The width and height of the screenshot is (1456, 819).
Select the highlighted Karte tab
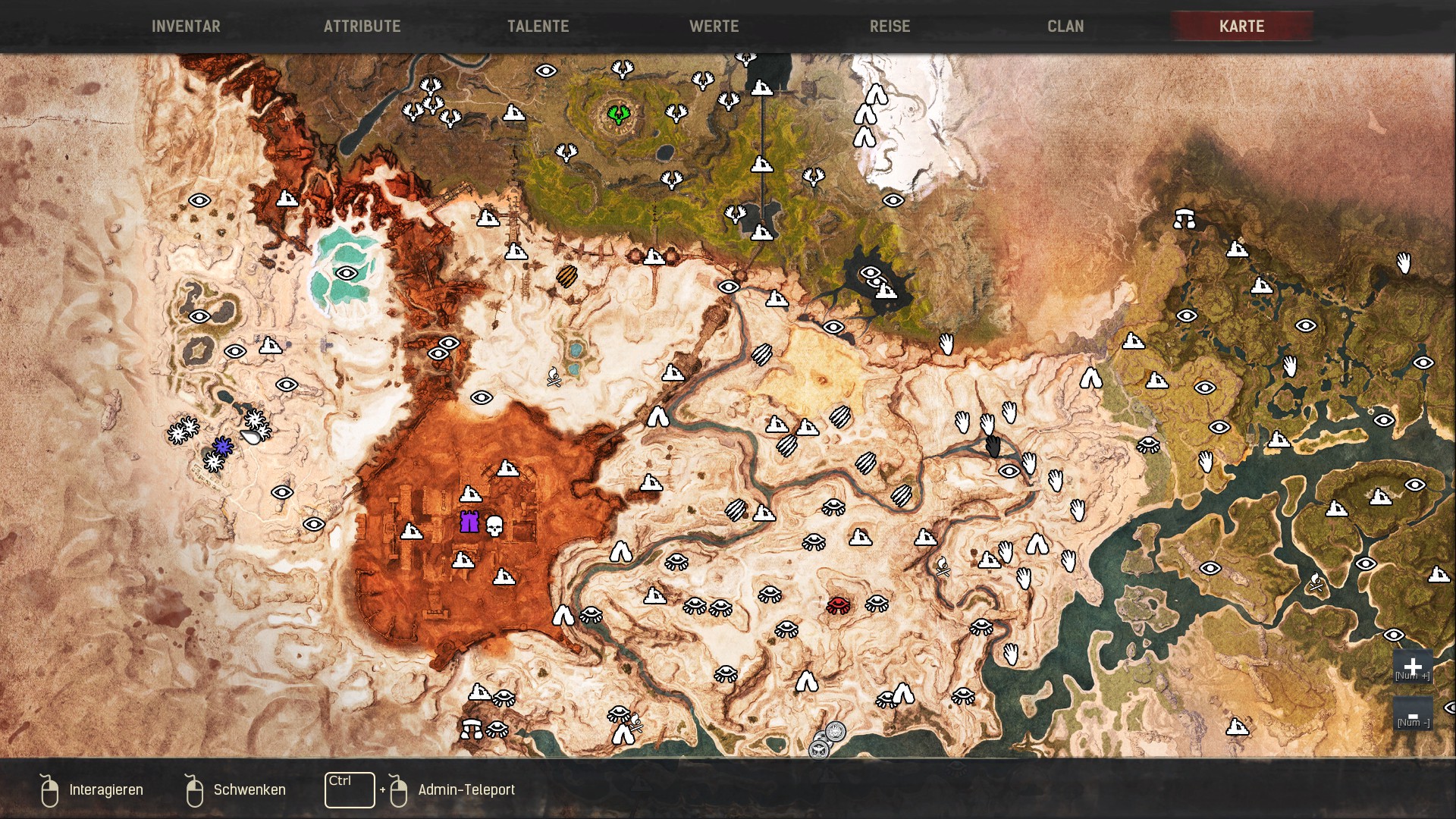coord(1241,27)
